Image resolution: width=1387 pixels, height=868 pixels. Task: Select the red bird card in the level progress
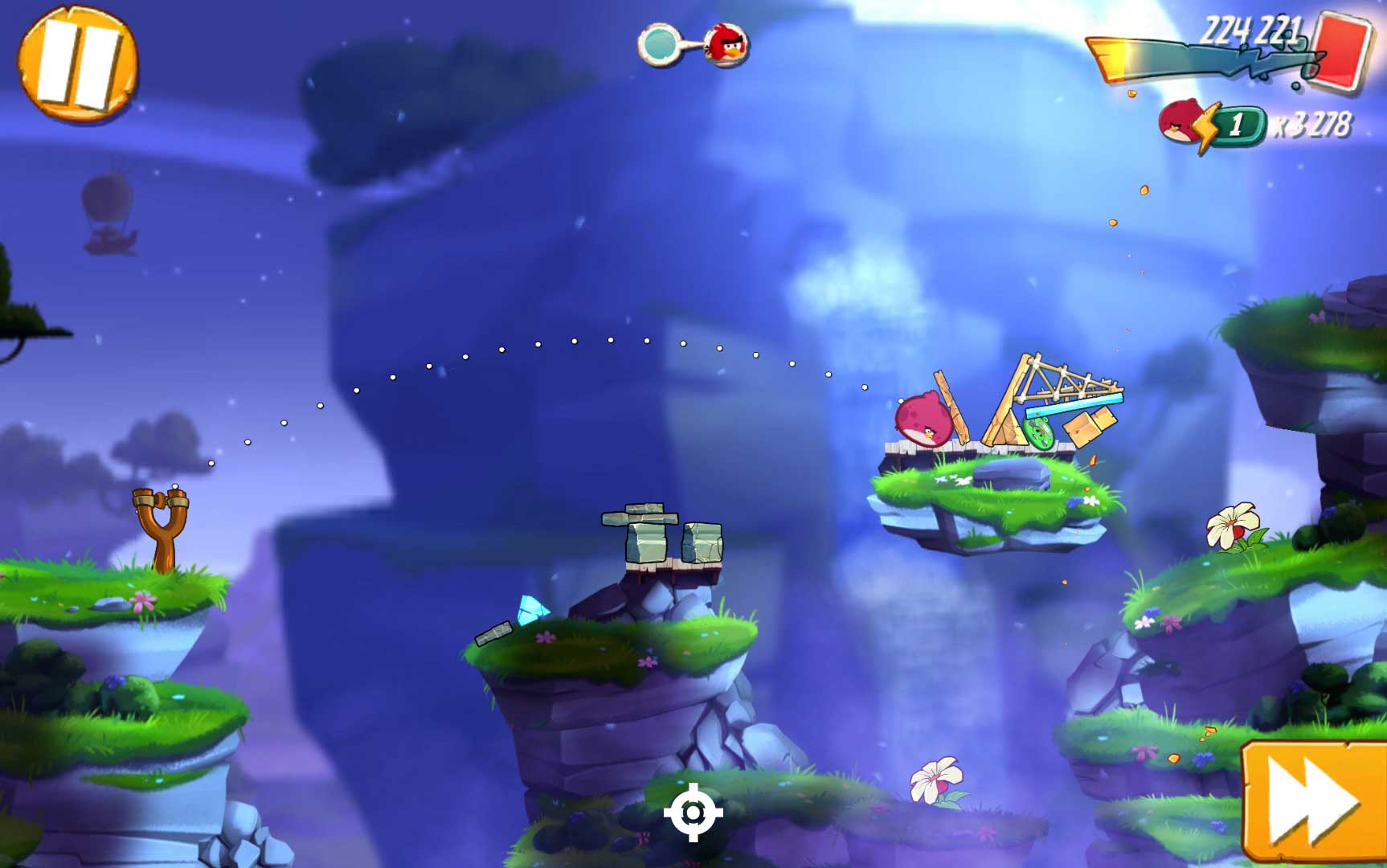(727, 45)
